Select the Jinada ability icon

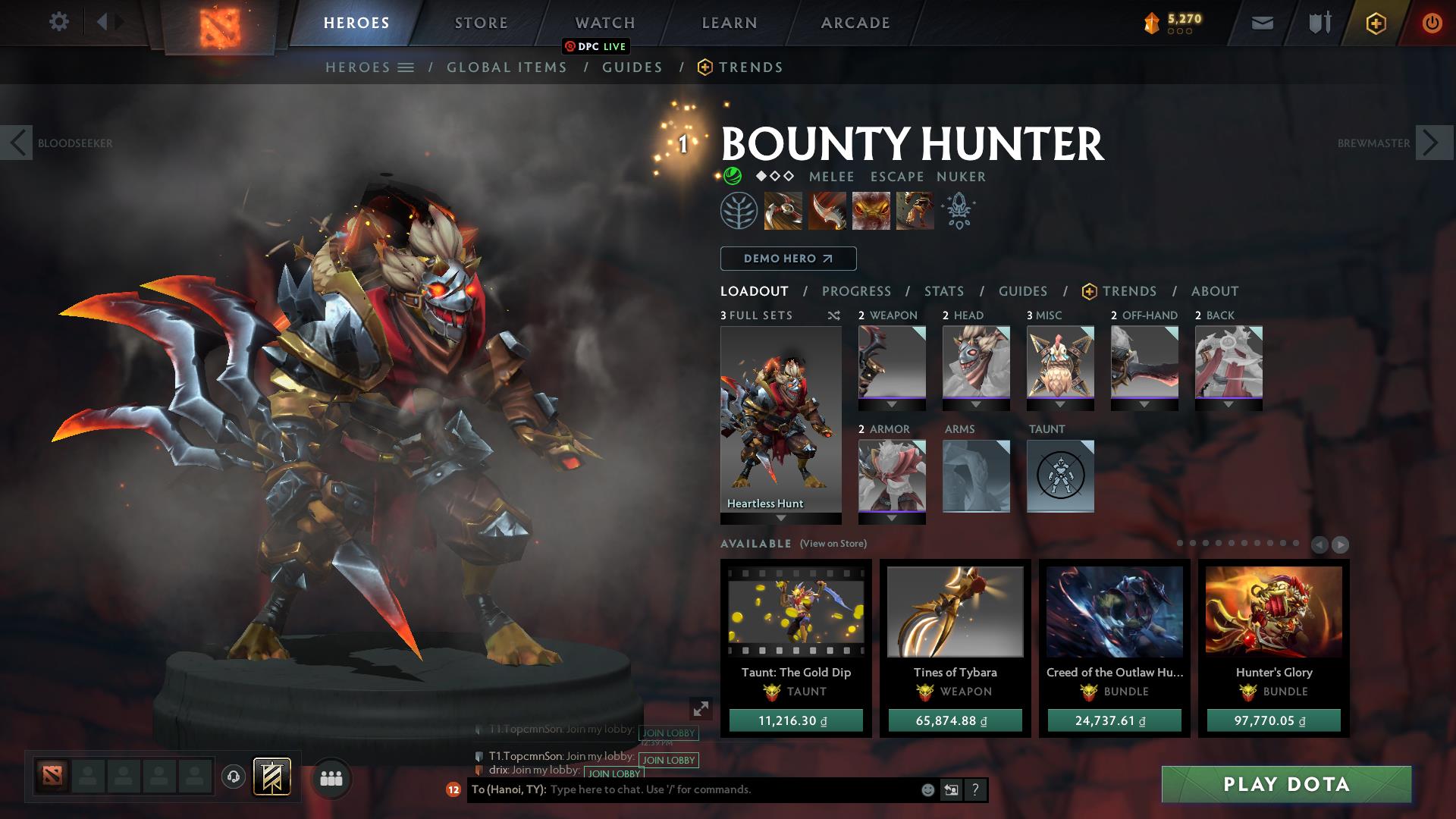point(828,211)
